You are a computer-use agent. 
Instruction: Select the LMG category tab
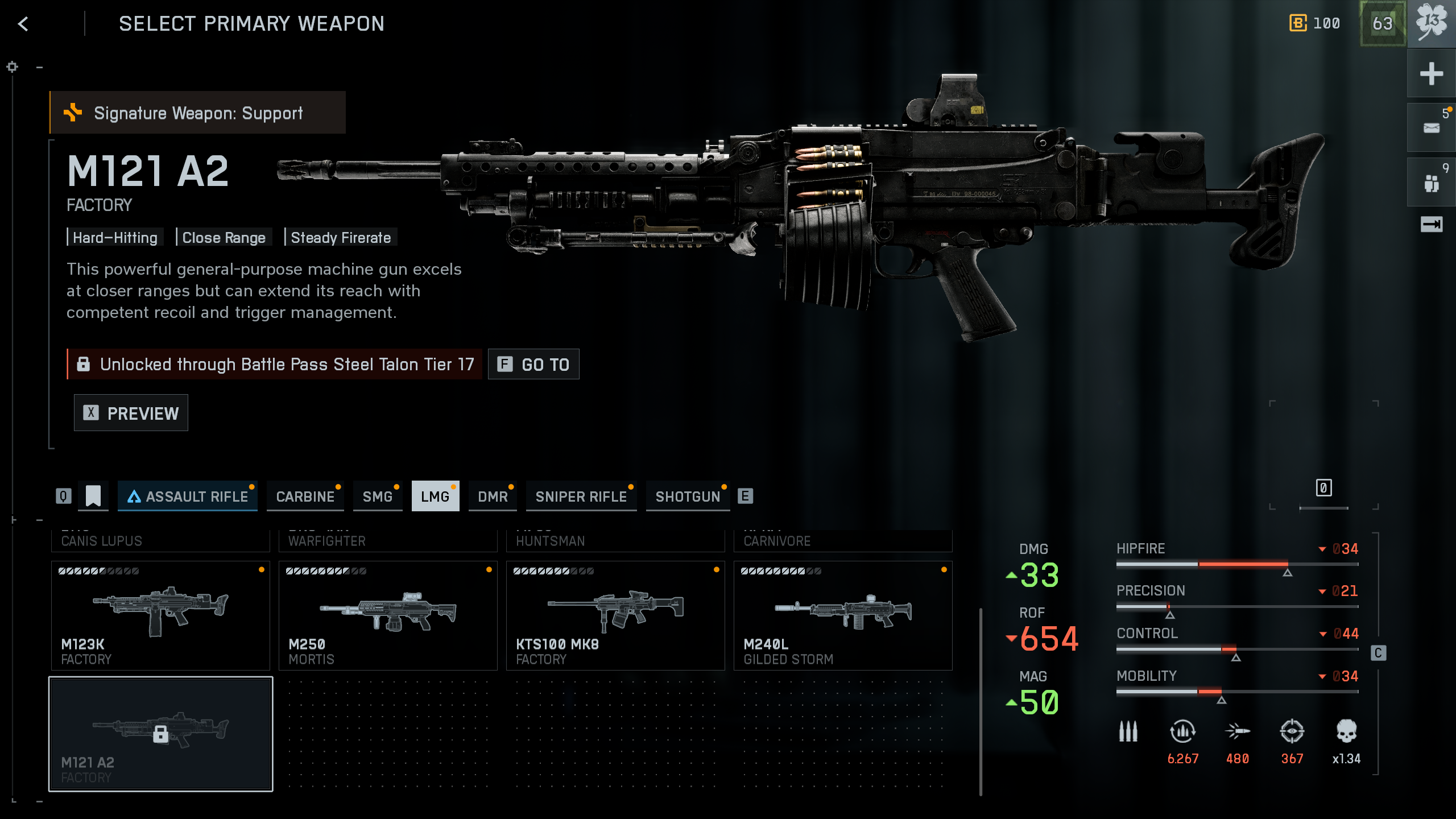pyautogui.click(x=435, y=496)
